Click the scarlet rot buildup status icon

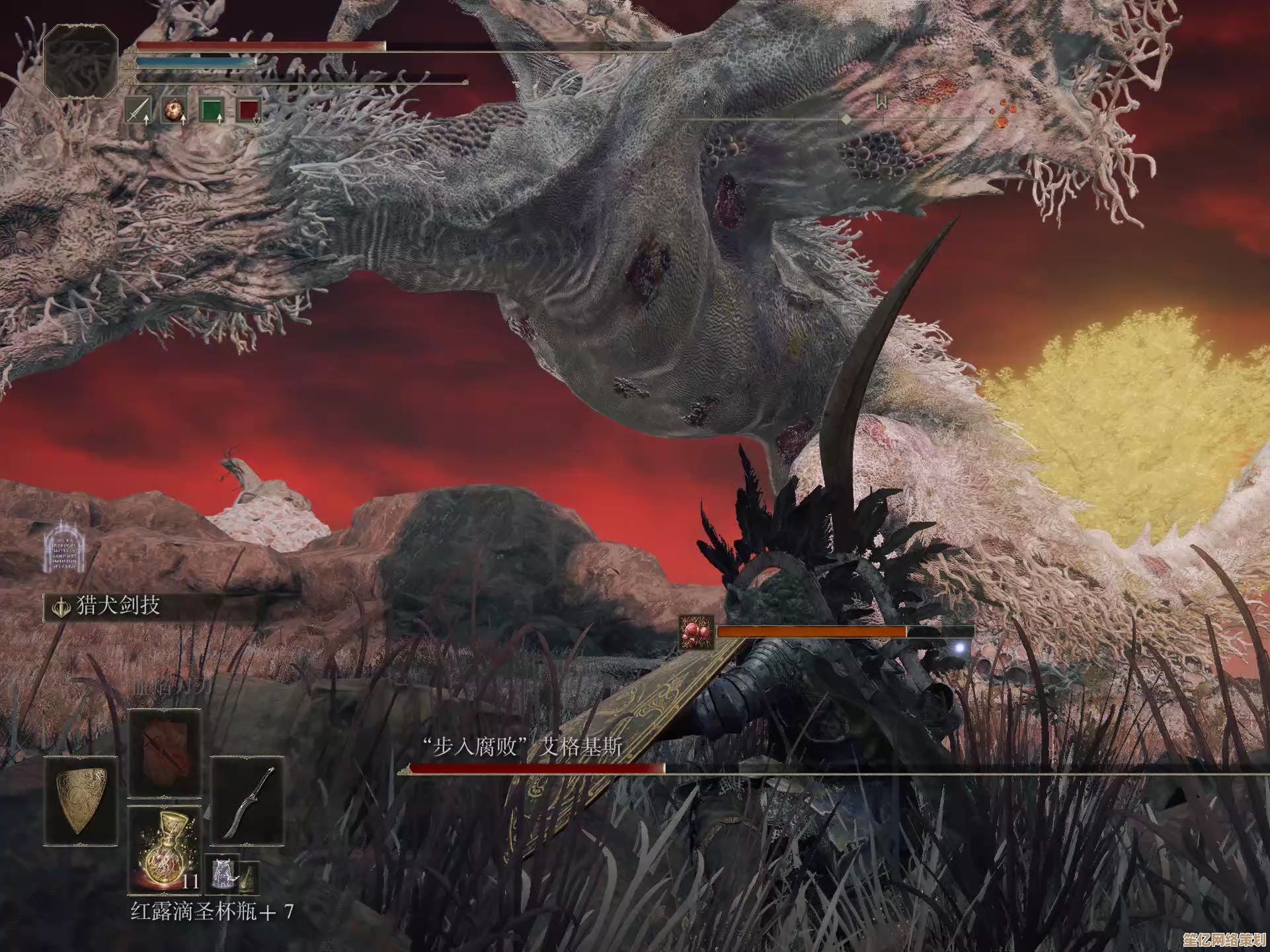697,633
